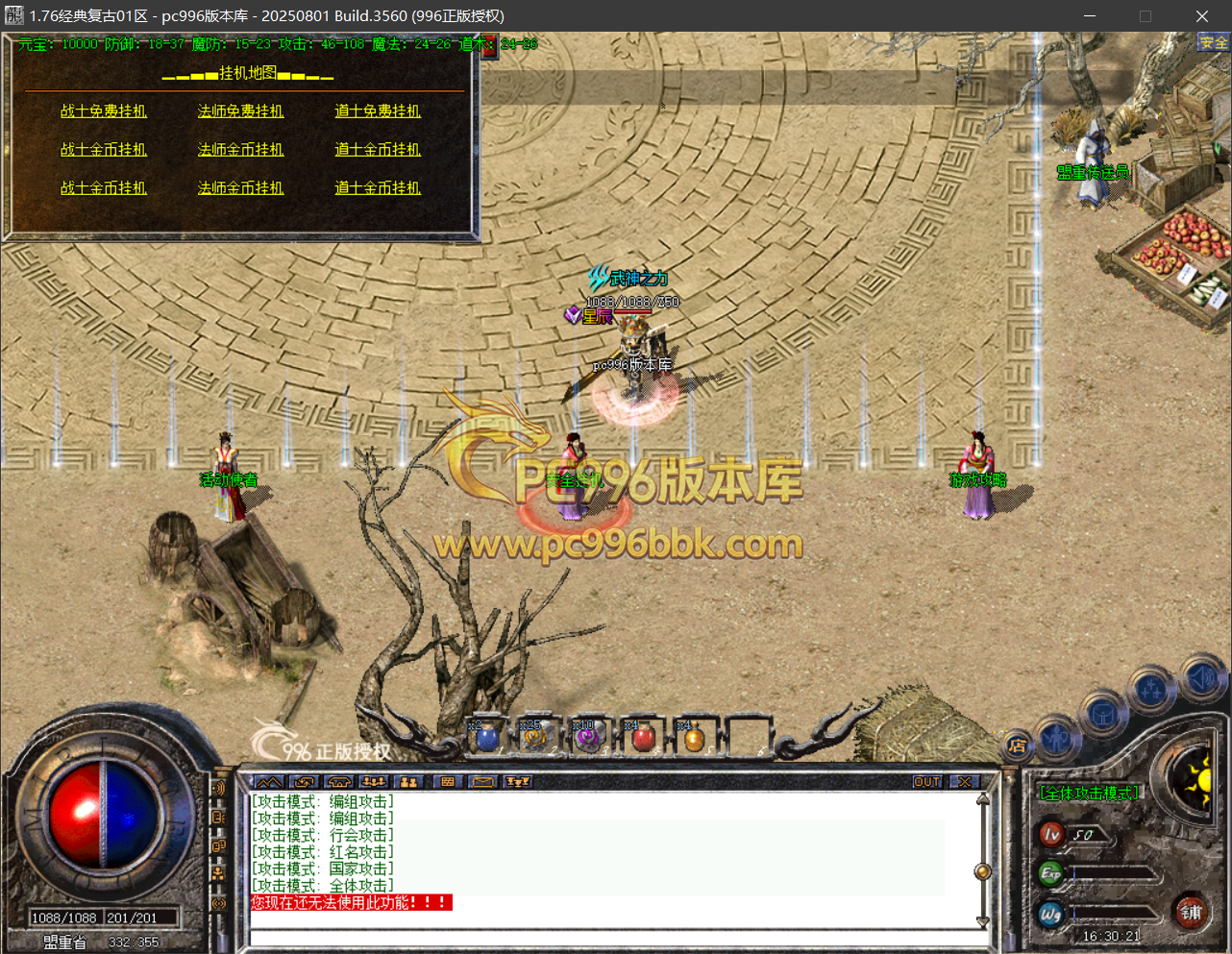The height and width of the screenshot is (954, 1232).
Task: Click the OUT button on chat bar
Action: [x=926, y=782]
